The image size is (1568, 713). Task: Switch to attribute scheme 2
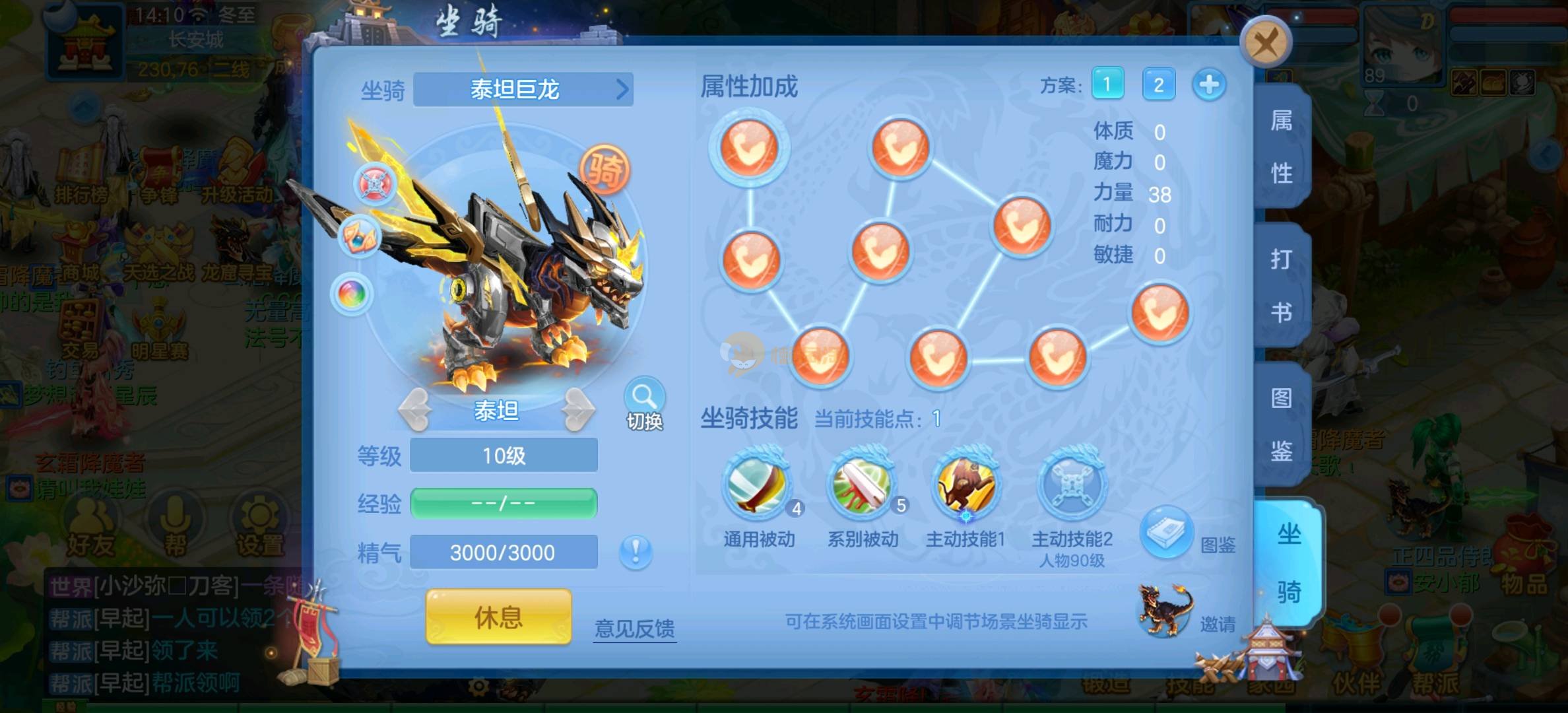1158,85
